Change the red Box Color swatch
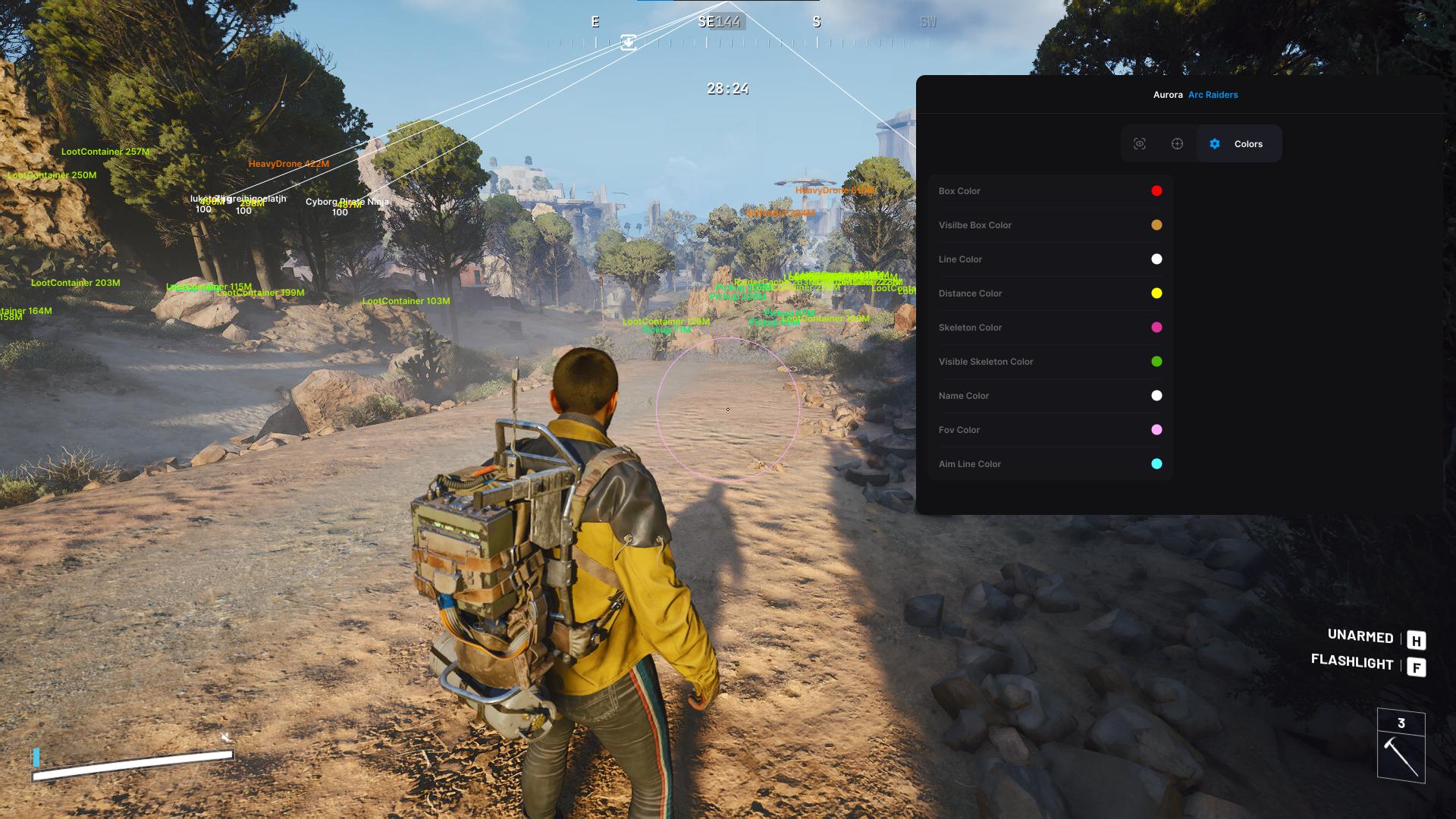 point(1156,191)
